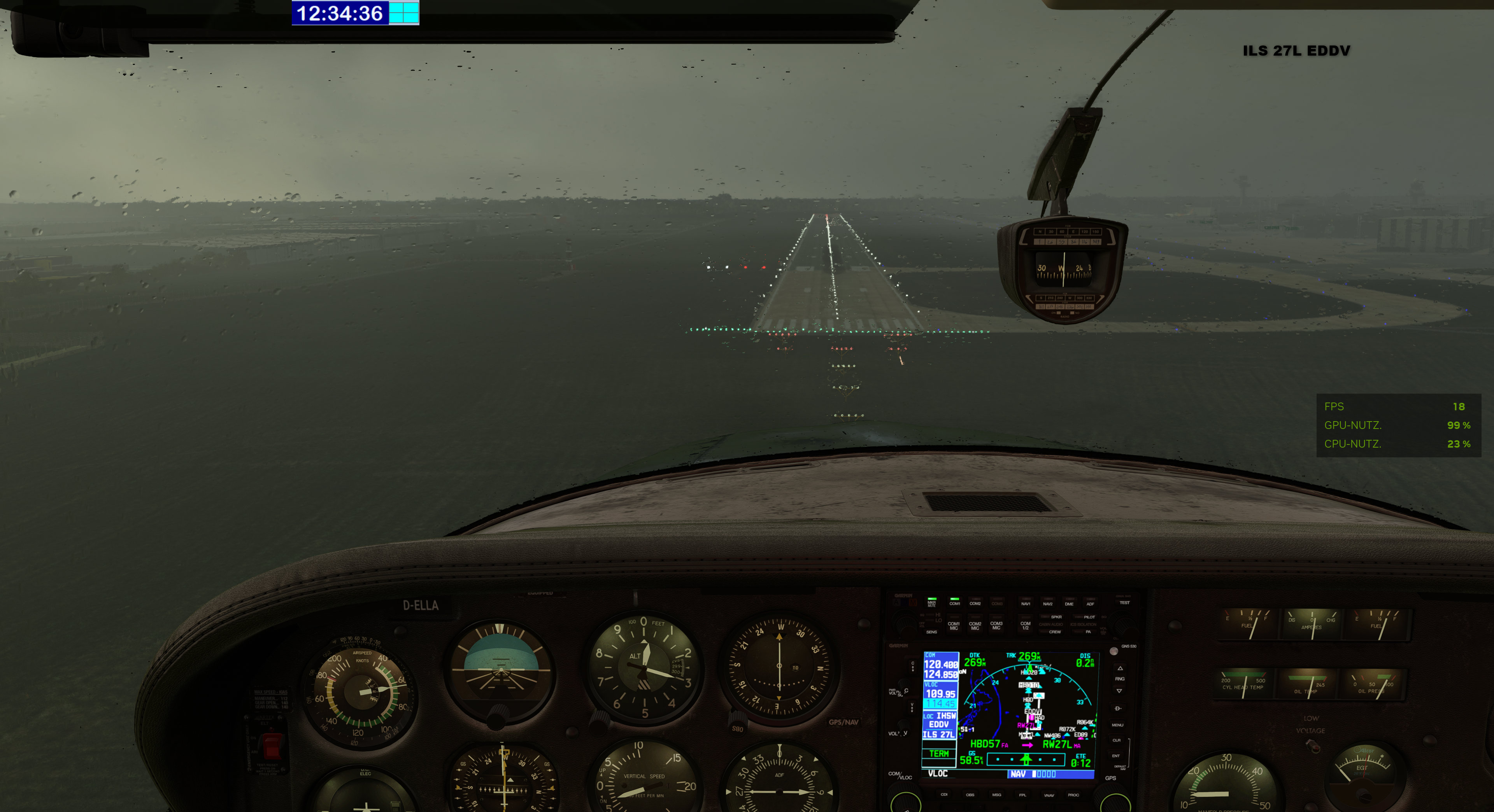Show messages with the MSG button
Viewport: 1494px width, 812px height.
(x=996, y=794)
